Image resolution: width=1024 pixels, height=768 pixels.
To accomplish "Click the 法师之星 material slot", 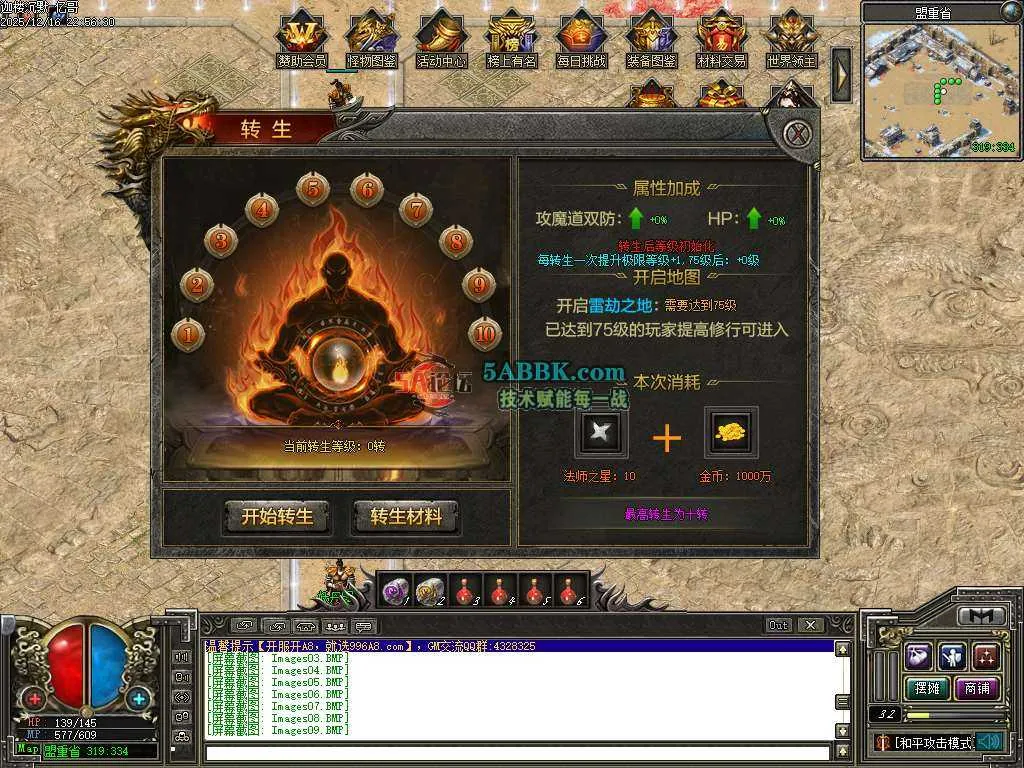I will point(602,433).
